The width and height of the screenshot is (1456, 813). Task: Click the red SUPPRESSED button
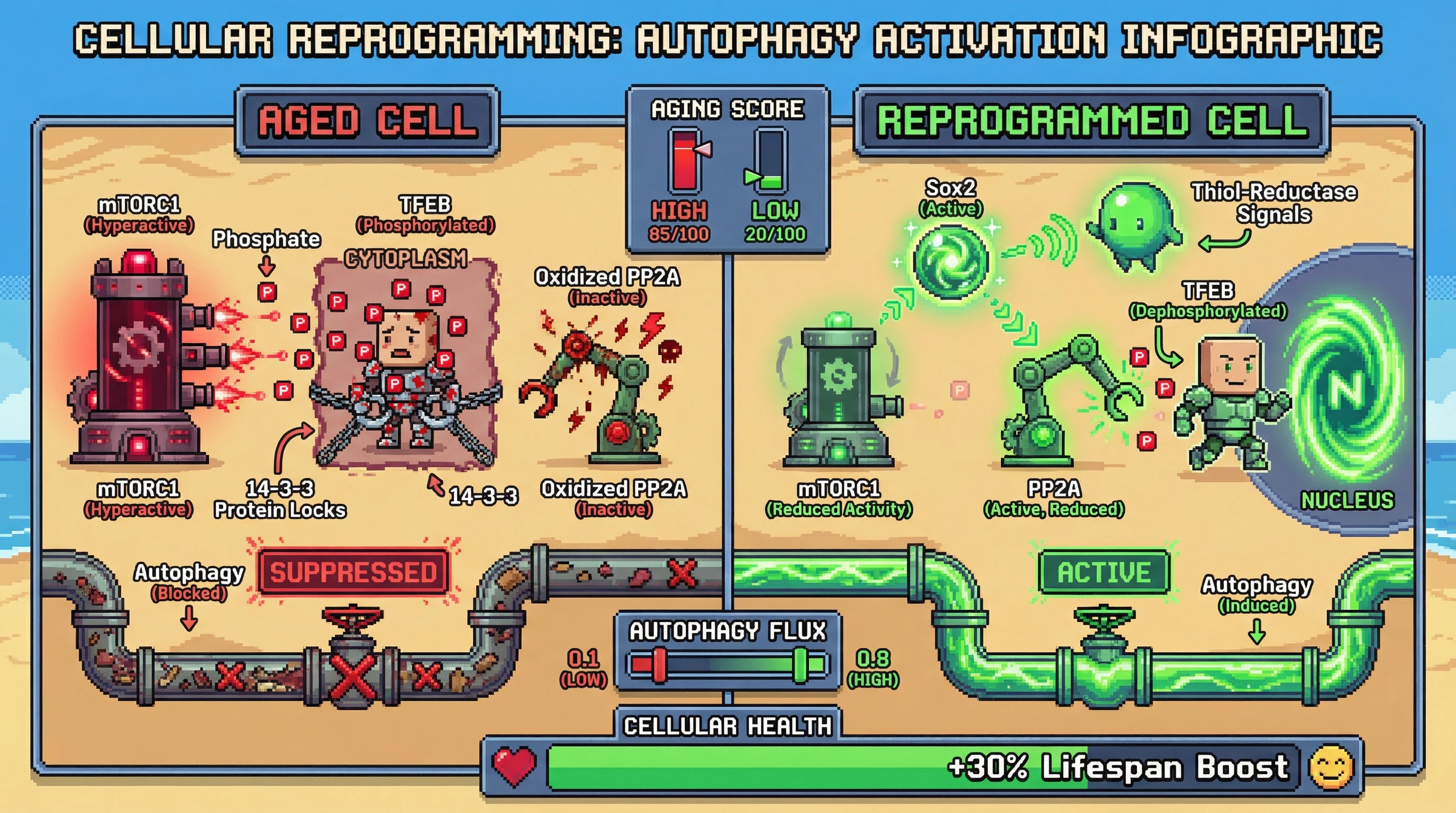pyautogui.click(x=353, y=572)
